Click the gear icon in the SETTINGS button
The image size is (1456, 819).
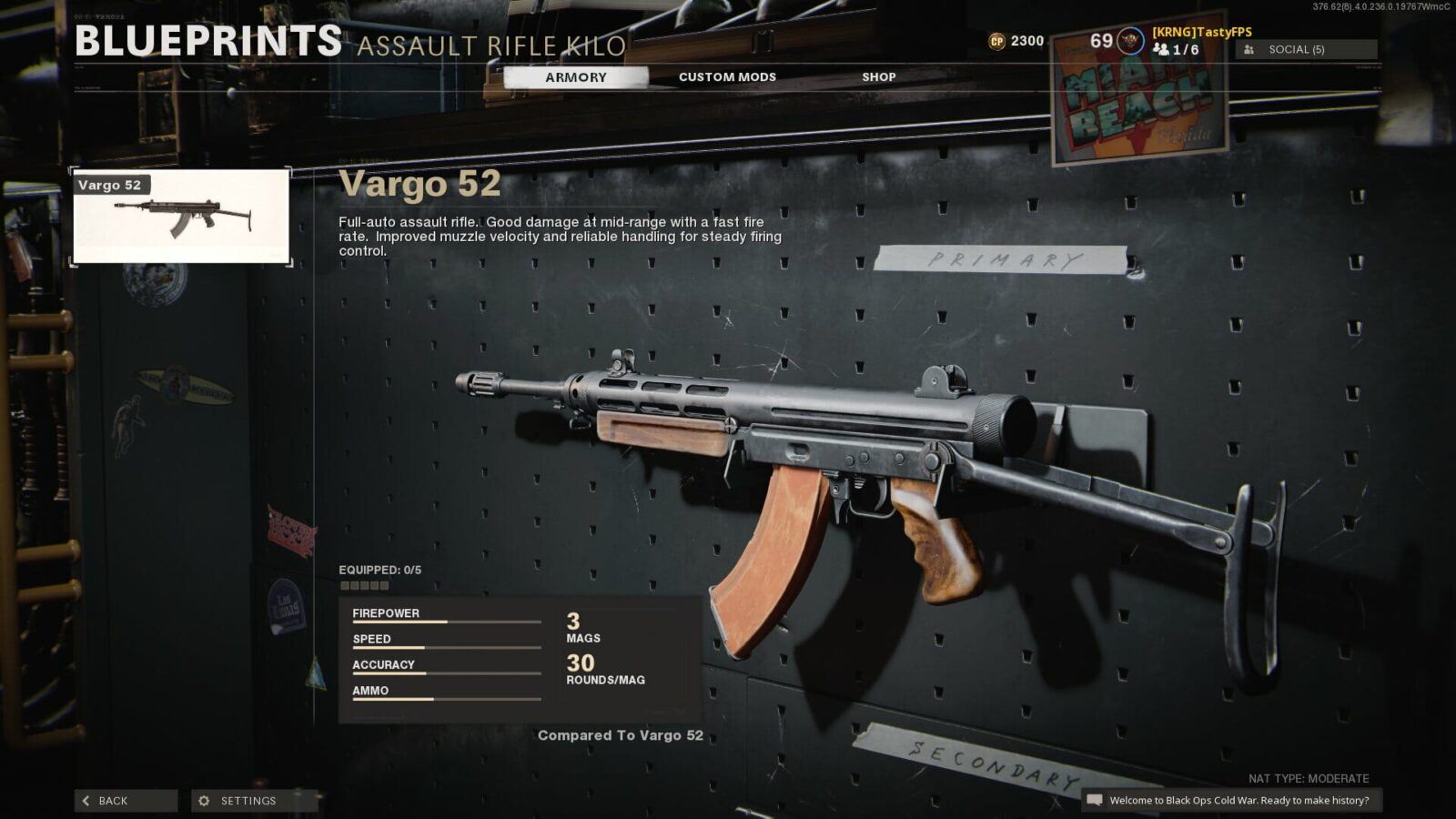tap(202, 801)
